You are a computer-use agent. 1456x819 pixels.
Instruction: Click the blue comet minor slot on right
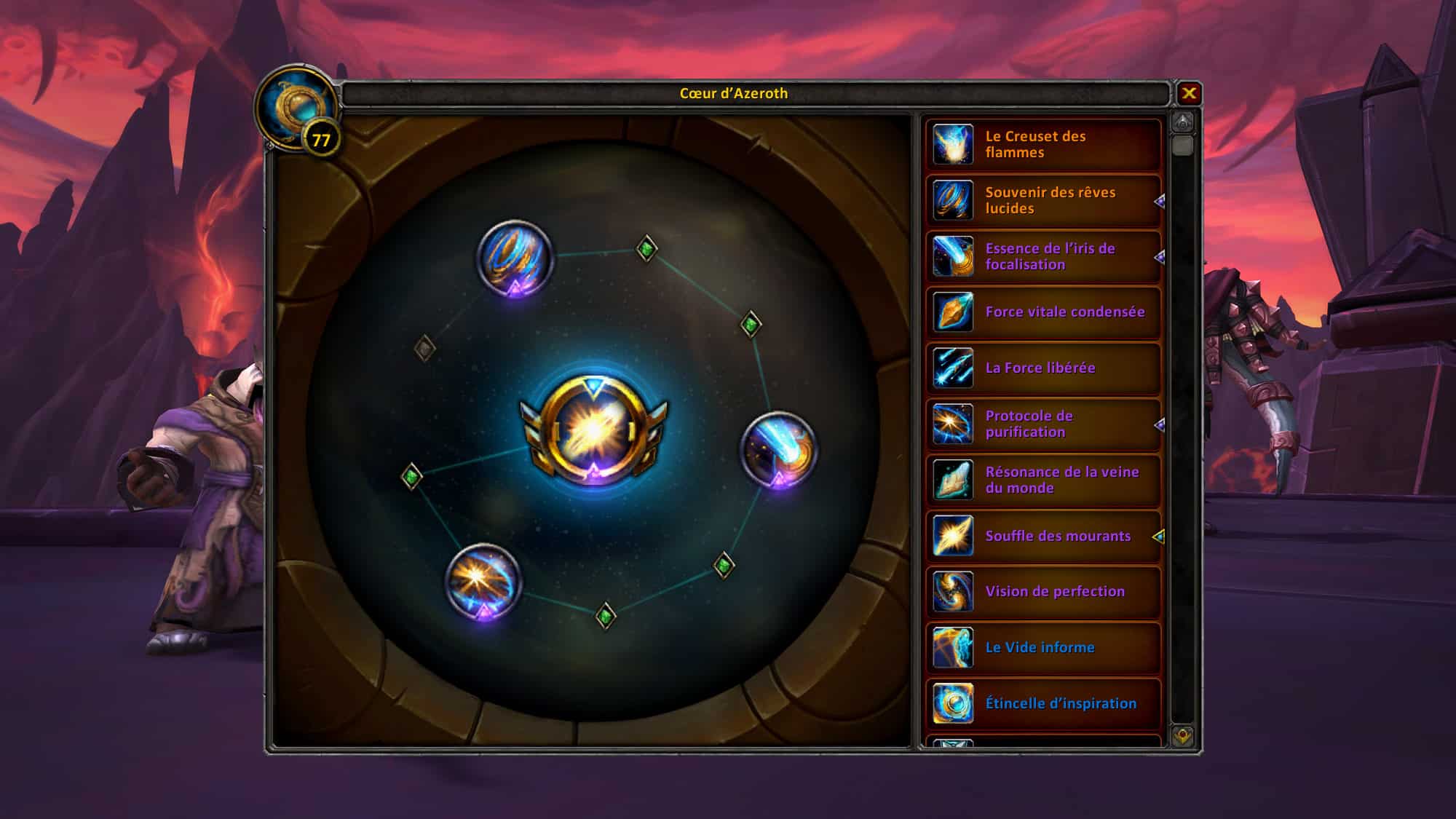coord(779,449)
